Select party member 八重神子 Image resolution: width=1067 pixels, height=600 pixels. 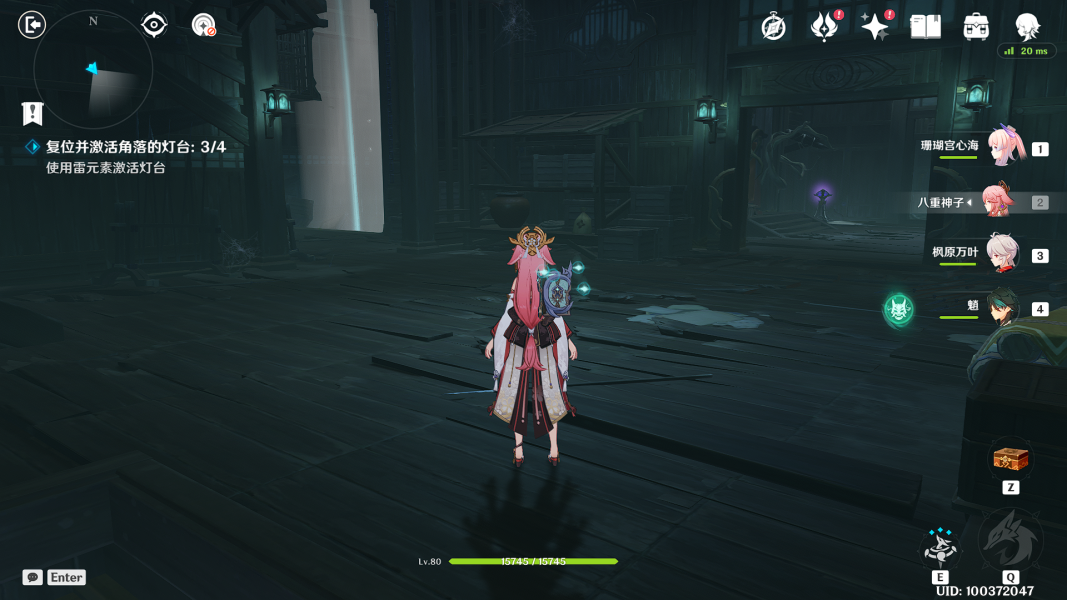(x=997, y=202)
